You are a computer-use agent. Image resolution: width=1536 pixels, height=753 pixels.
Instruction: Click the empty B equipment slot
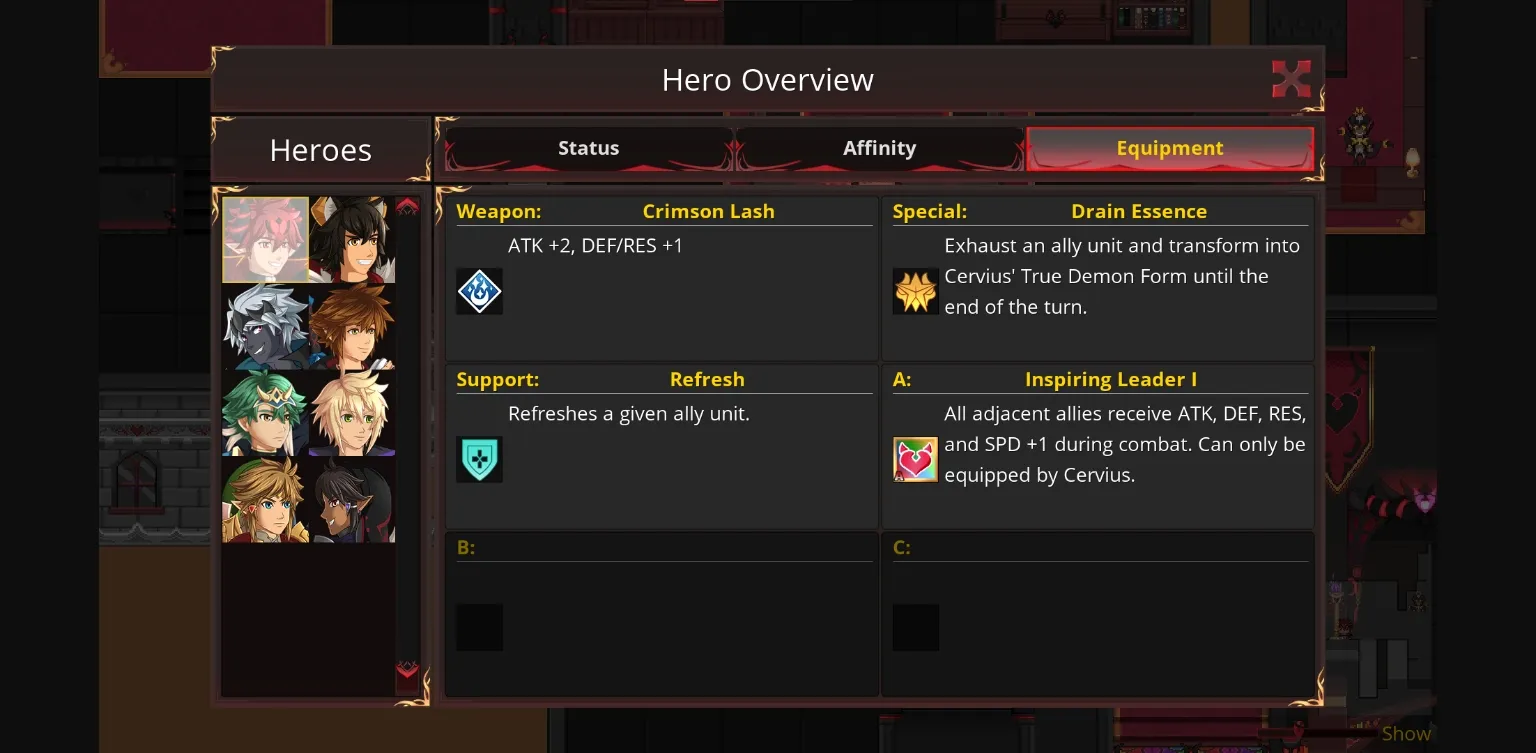tap(479, 627)
